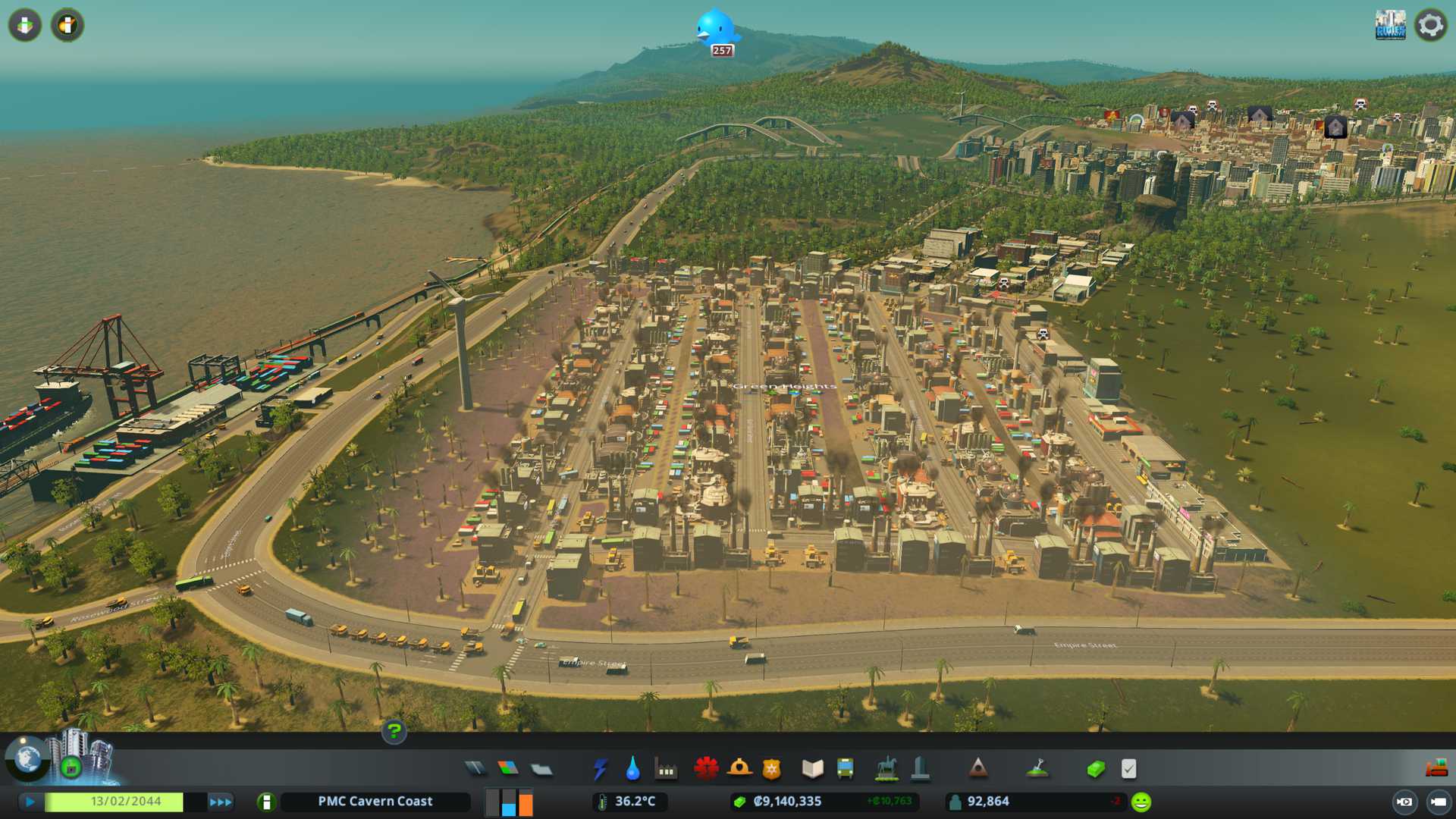Viewport: 1456px width, 819px height.
Task: Change simulation speed with triple arrows
Action: click(x=220, y=802)
